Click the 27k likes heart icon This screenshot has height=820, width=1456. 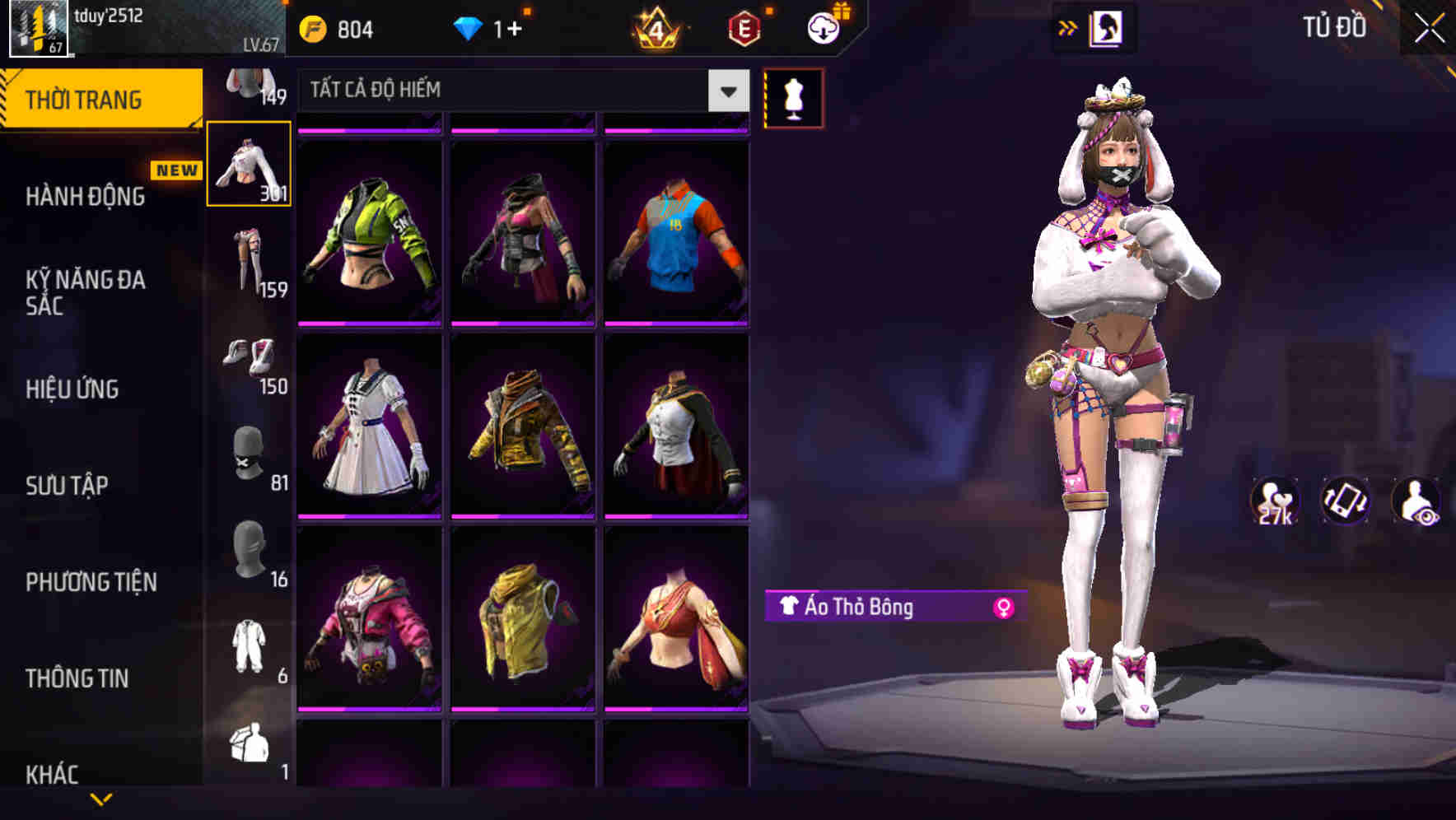pos(1273,502)
